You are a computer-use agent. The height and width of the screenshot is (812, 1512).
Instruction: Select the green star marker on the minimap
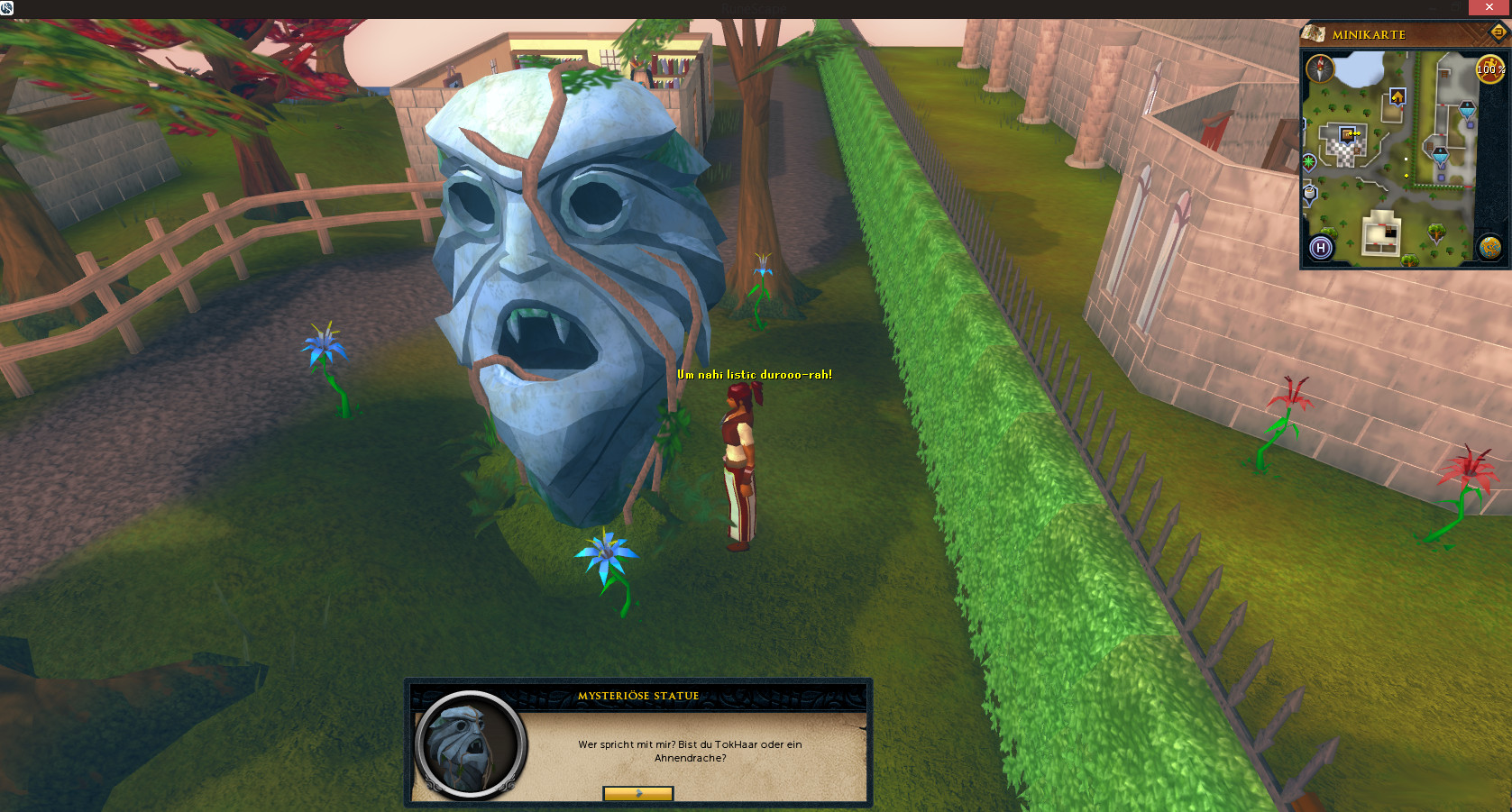pos(1309,162)
